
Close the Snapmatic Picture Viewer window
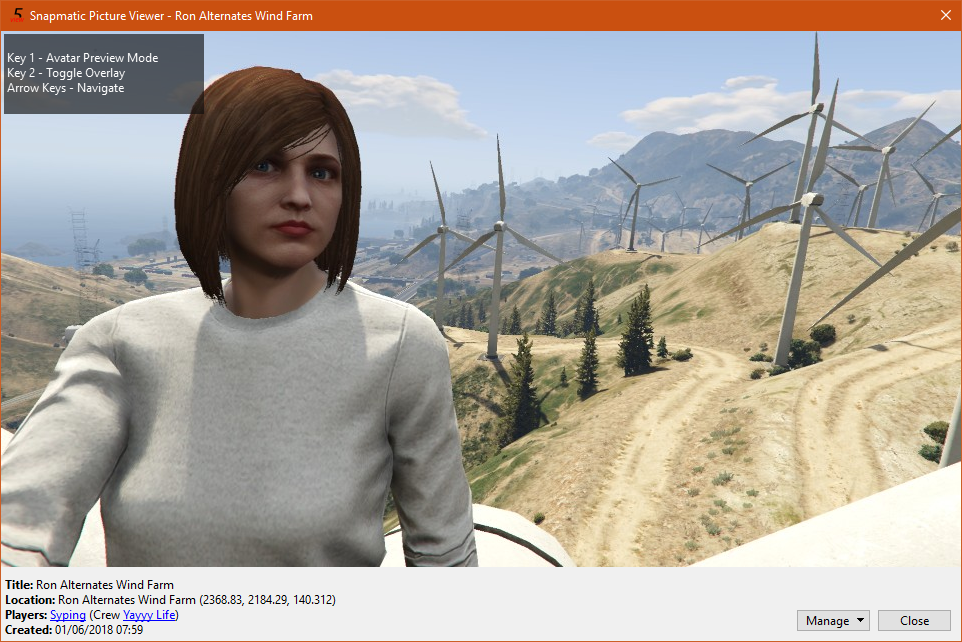(945, 15)
